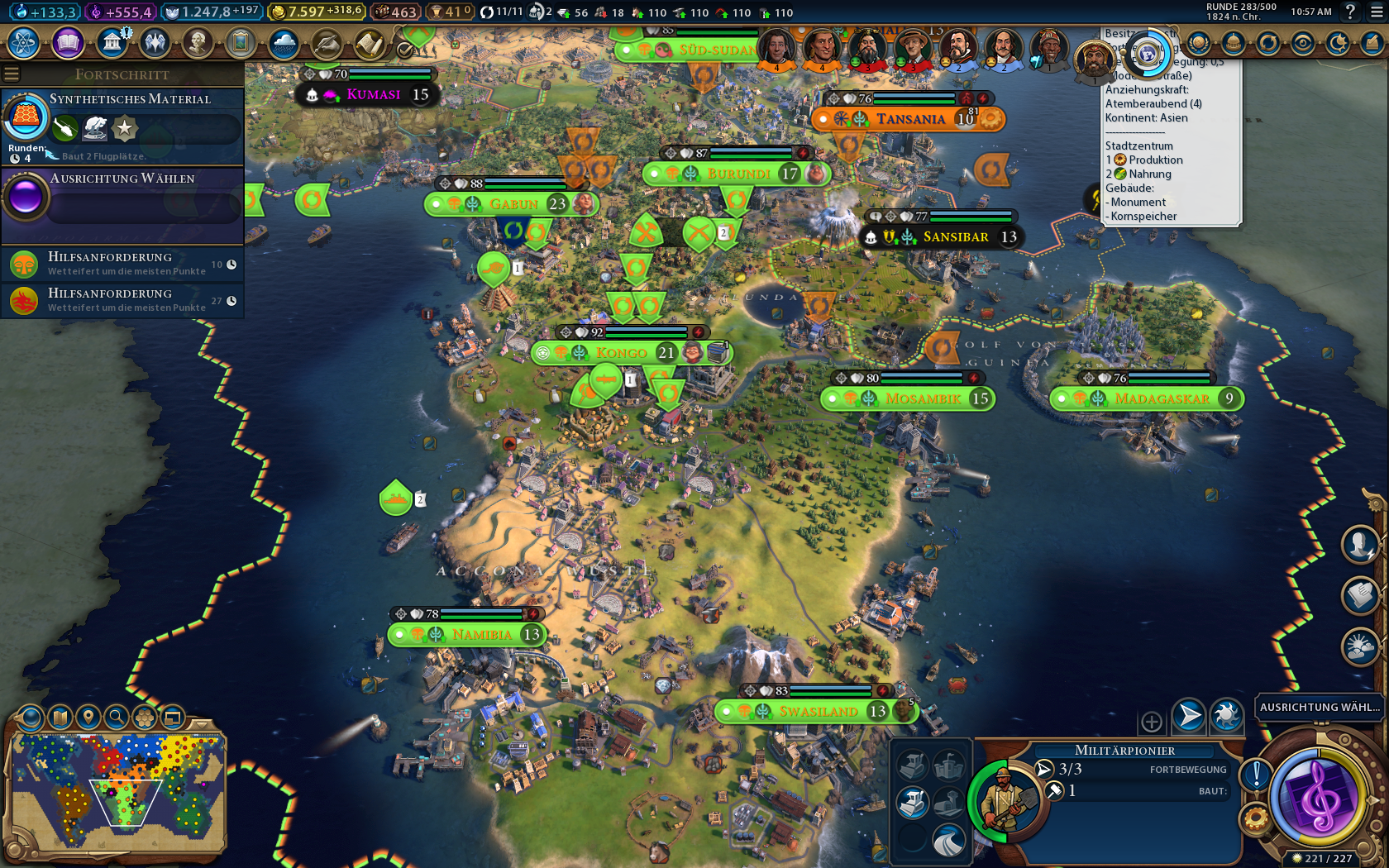Image resolution: width=1389 pixels, height=868 pixels.
Task: Open the Great Works painting icon
Action: point(241,42)
